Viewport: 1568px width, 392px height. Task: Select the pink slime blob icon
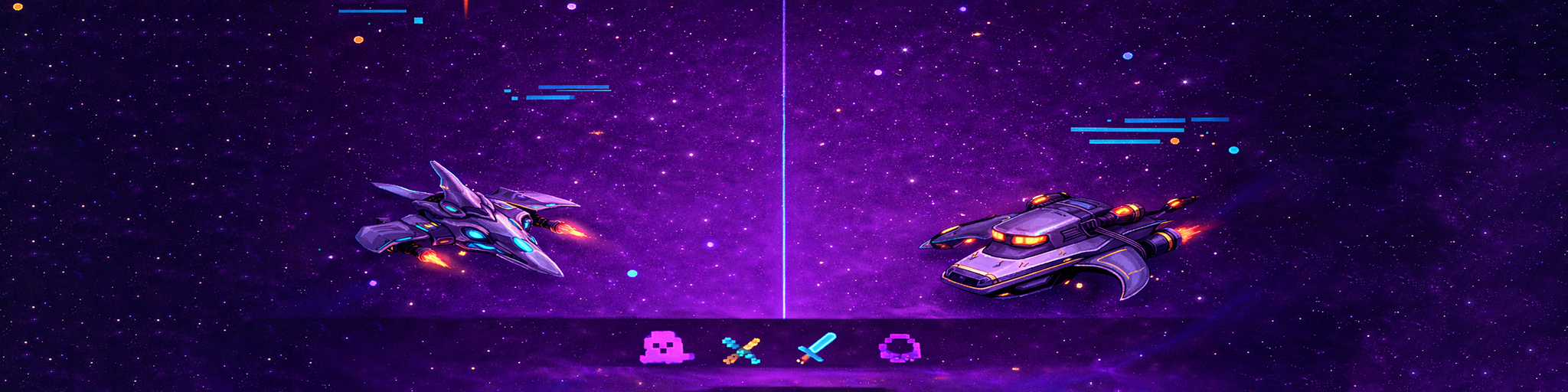coord(664,348)
